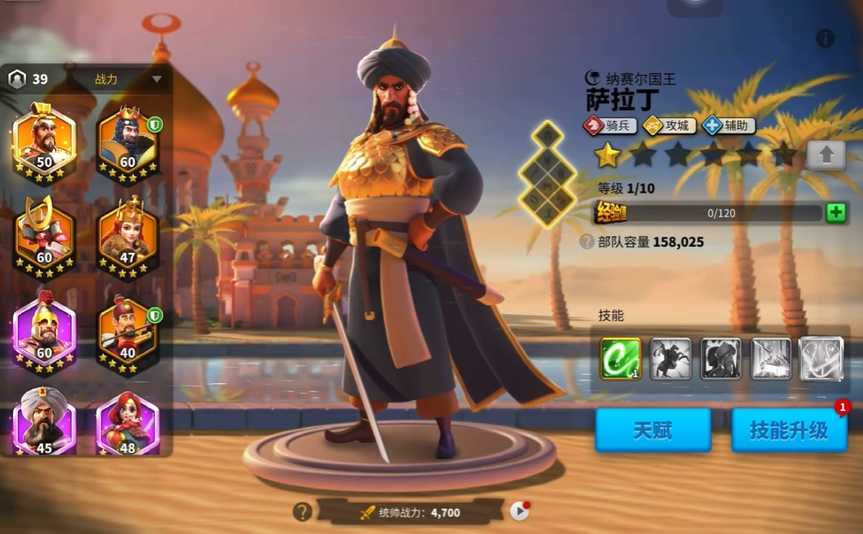Click the star upgrade arrow button
The height and width of the screenshot is (534, 863).
[825, 155]
